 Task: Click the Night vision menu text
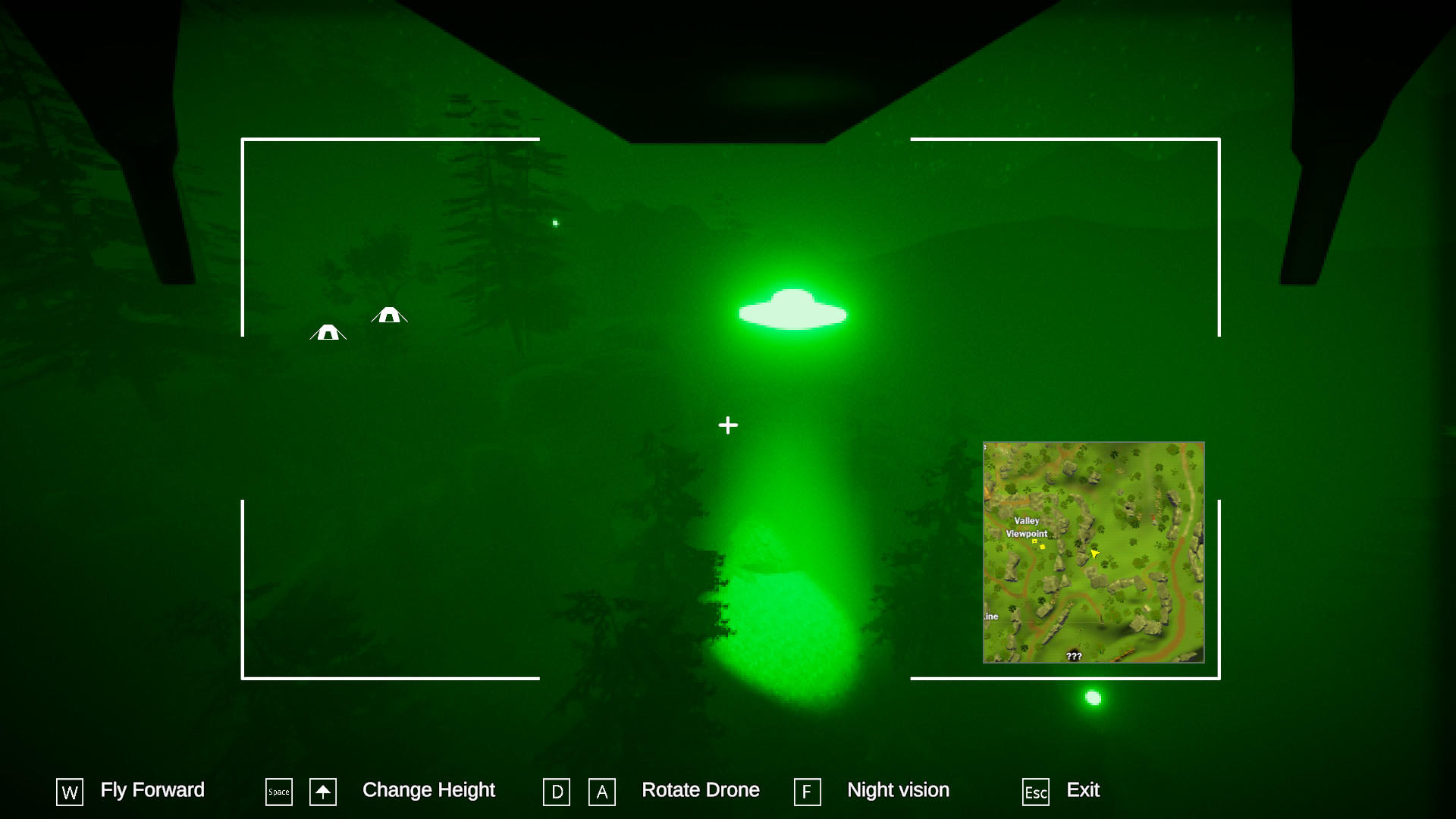[898, 790]
